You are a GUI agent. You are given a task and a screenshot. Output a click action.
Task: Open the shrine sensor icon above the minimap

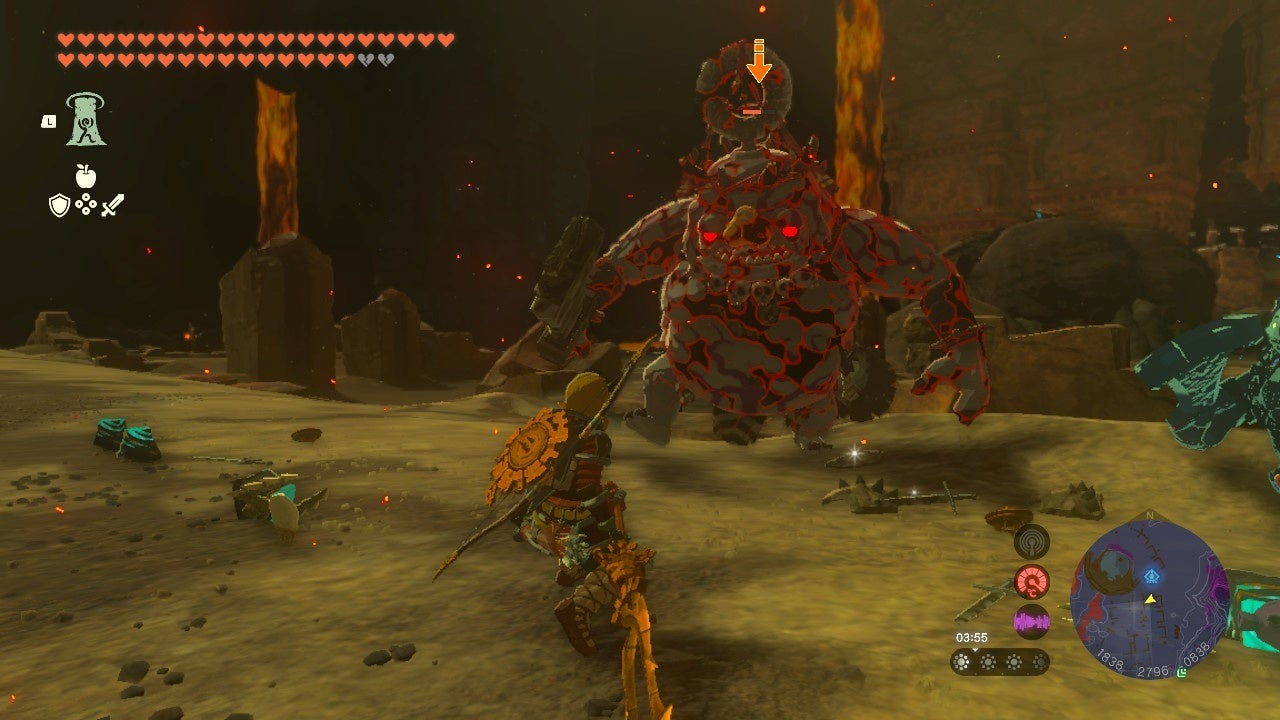(1033, 543)
